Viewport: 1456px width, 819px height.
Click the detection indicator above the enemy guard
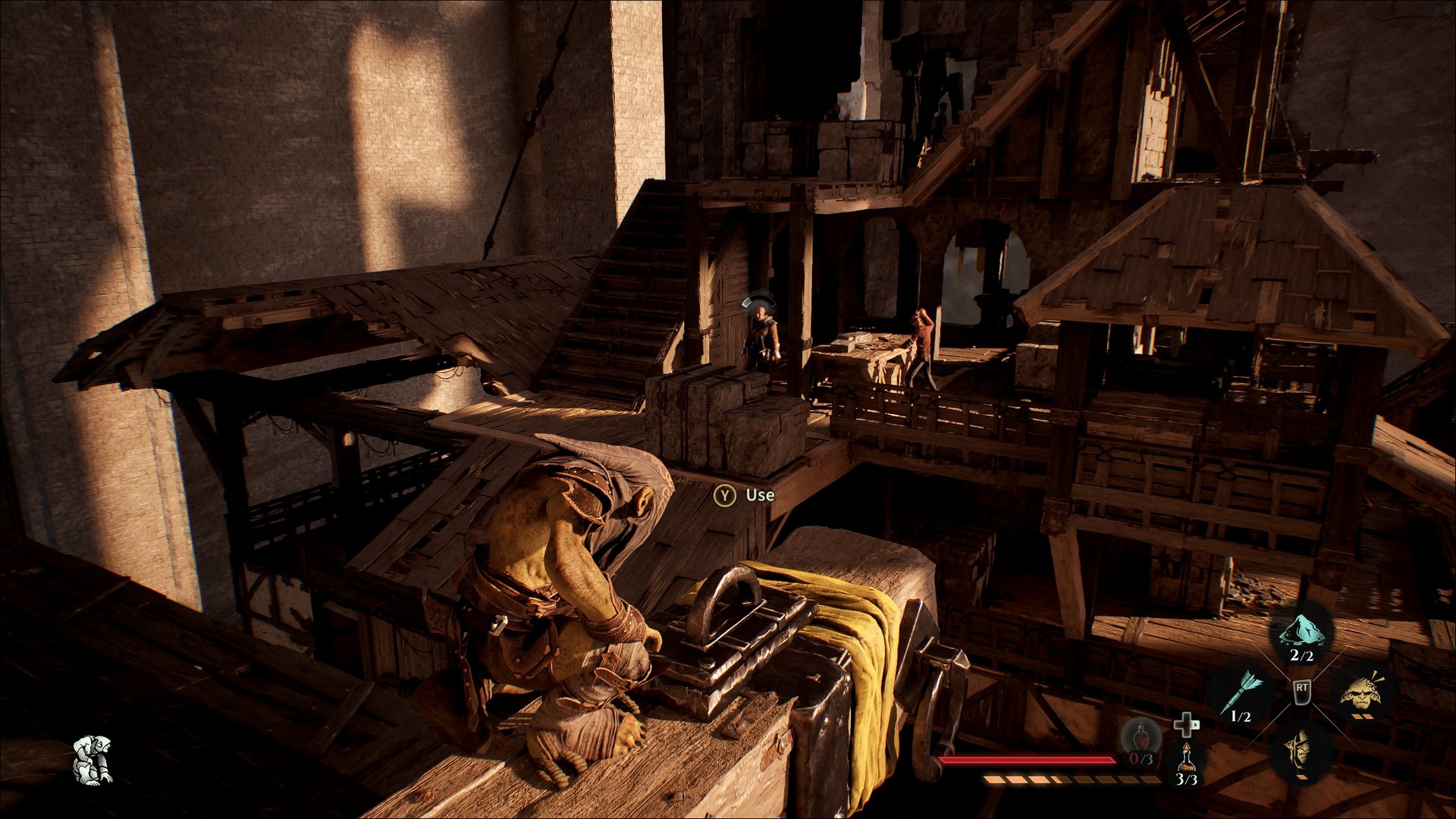(758, 302)
